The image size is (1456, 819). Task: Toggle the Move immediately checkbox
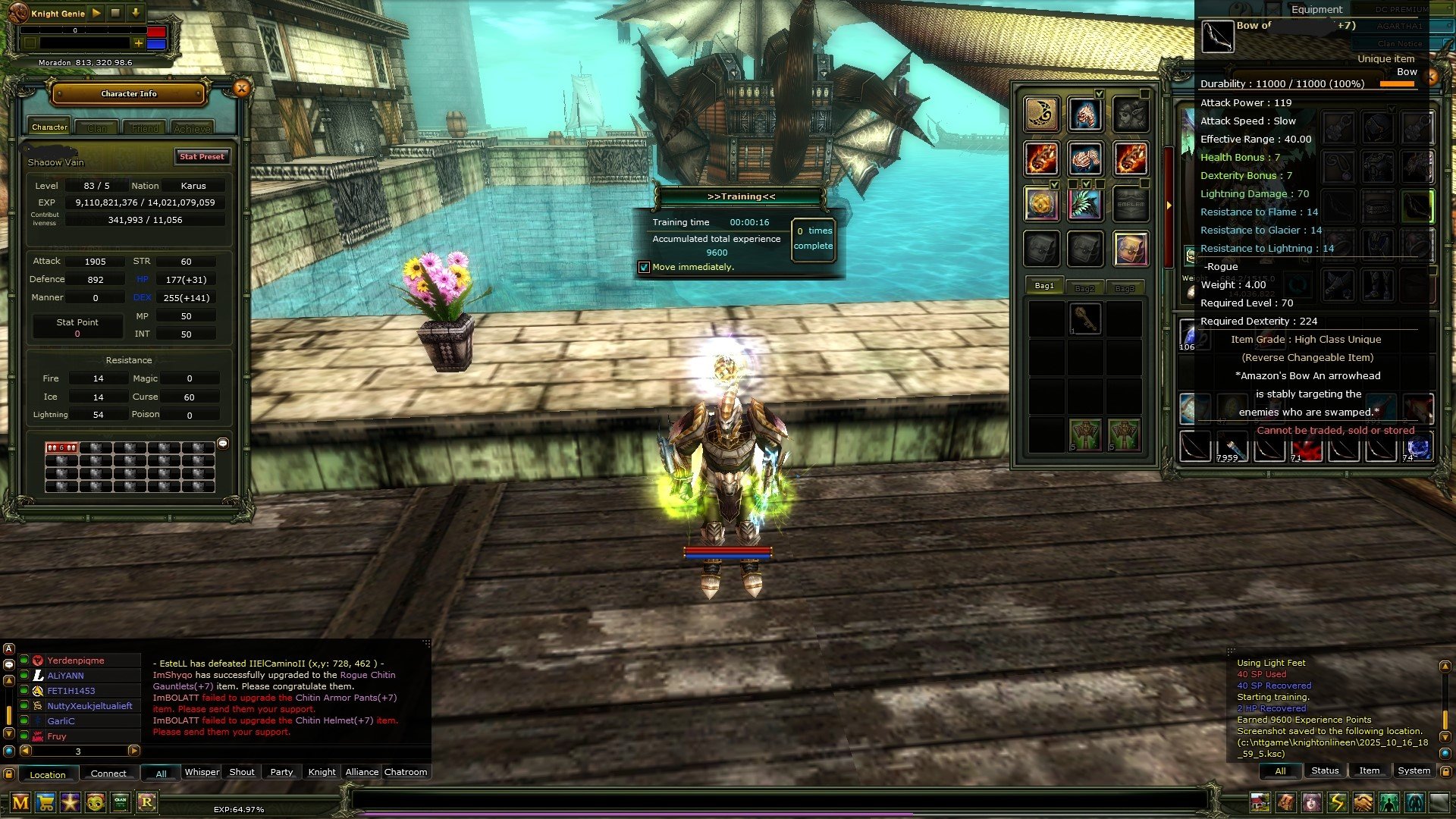click(644, 267)
